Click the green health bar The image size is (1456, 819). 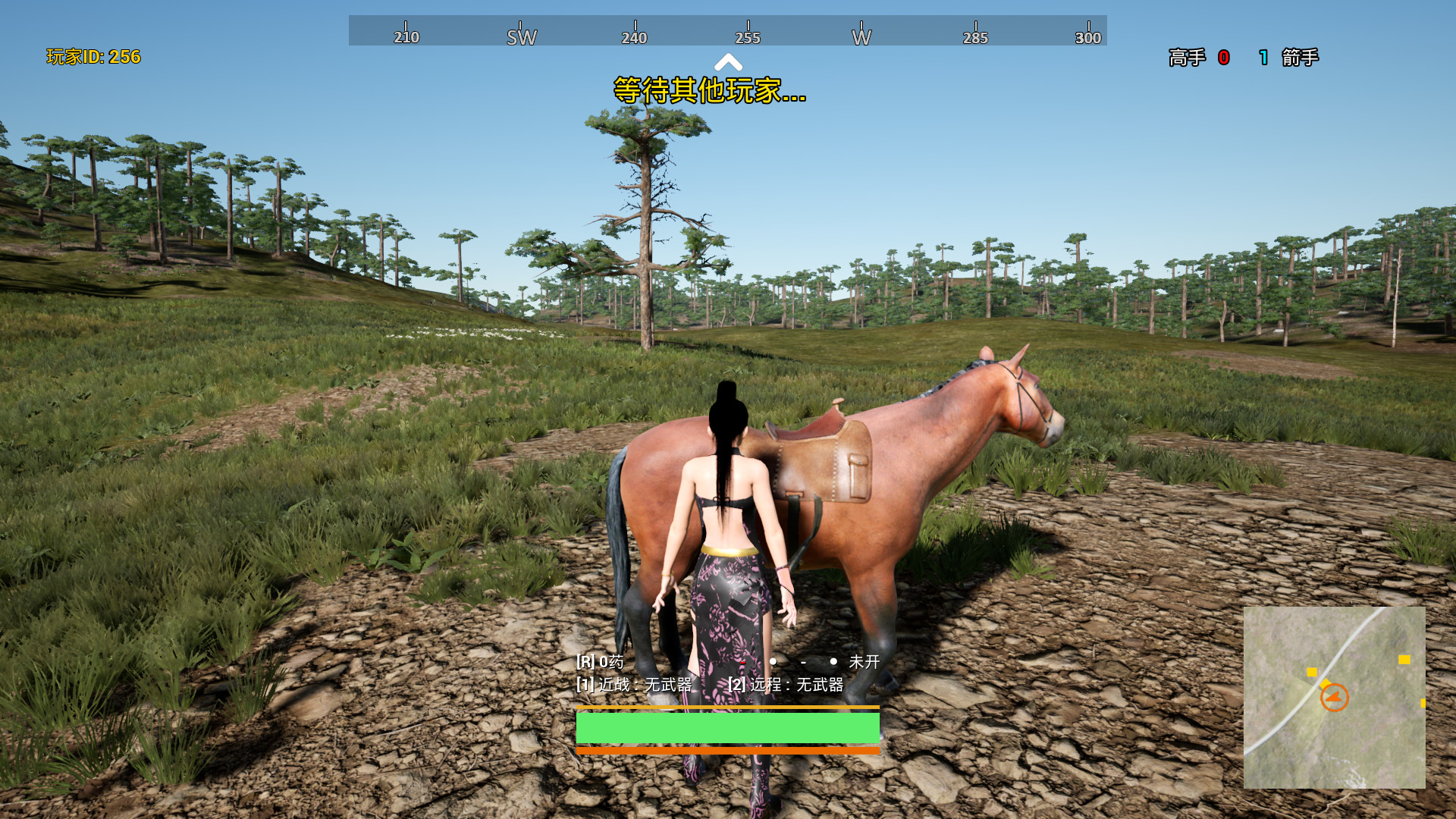[x=728, y=729]
